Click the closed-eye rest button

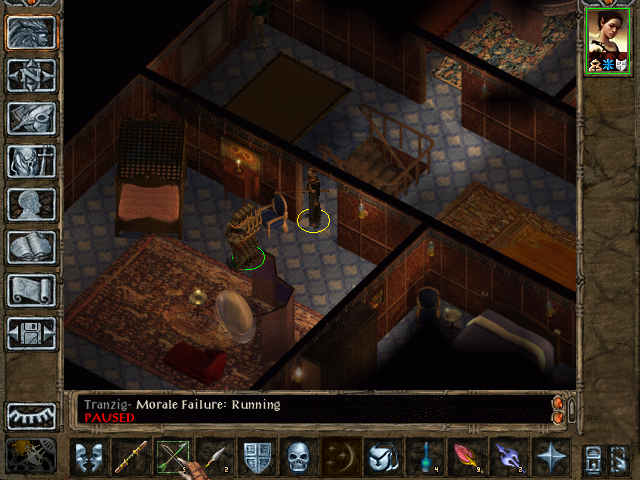click(x=31, y=416)
